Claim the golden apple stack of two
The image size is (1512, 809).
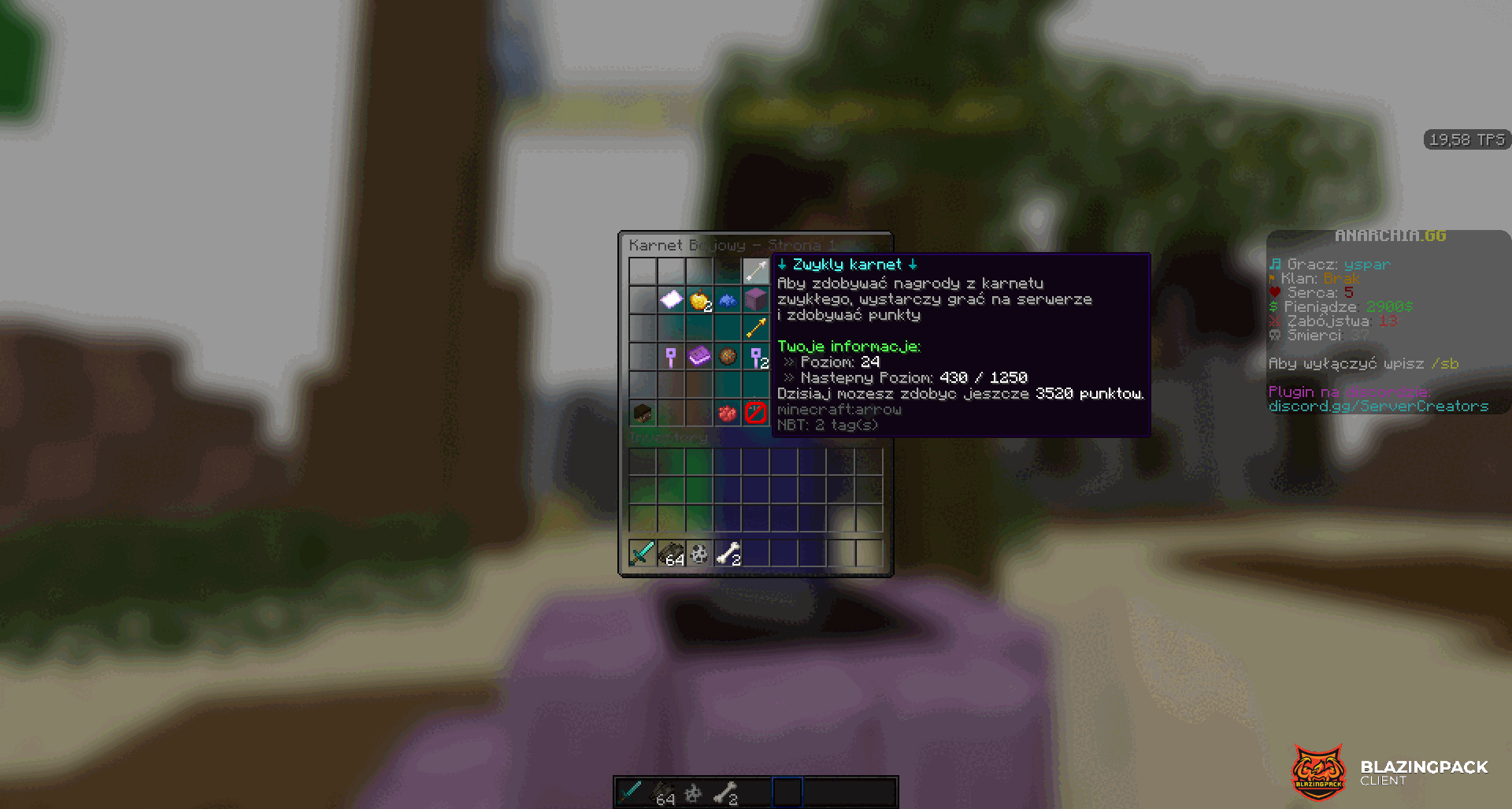tap(699, 299)
